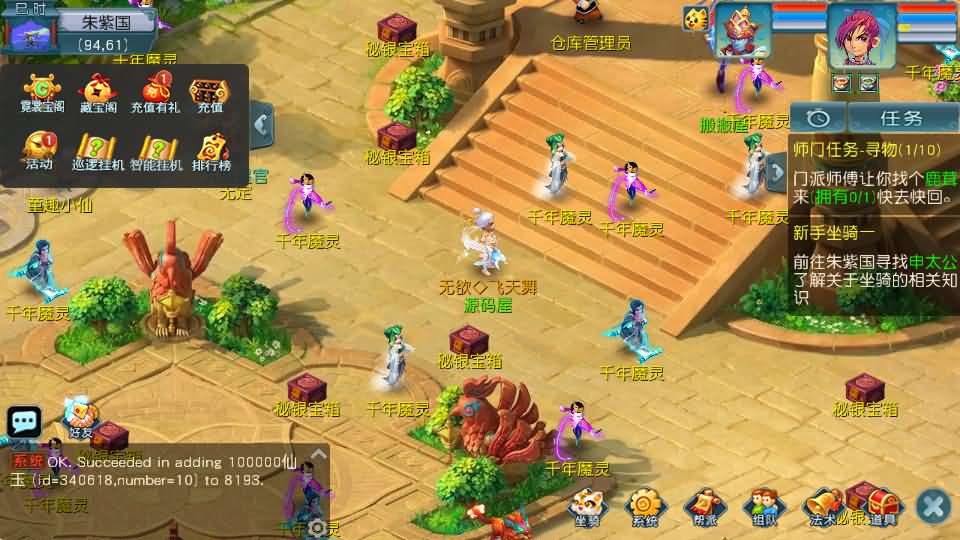Click the pet portrait next to player
This screenshot has width=960, height=540.
point(742,32)
